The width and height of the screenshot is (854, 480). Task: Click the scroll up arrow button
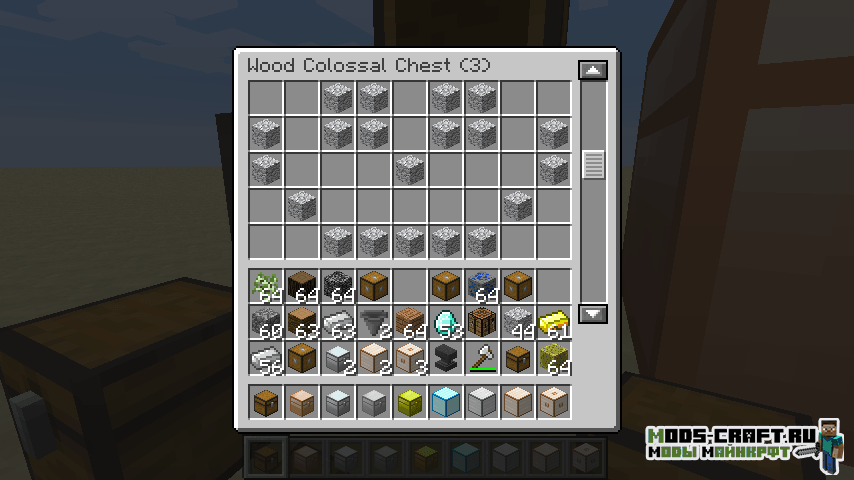point(593,71)
